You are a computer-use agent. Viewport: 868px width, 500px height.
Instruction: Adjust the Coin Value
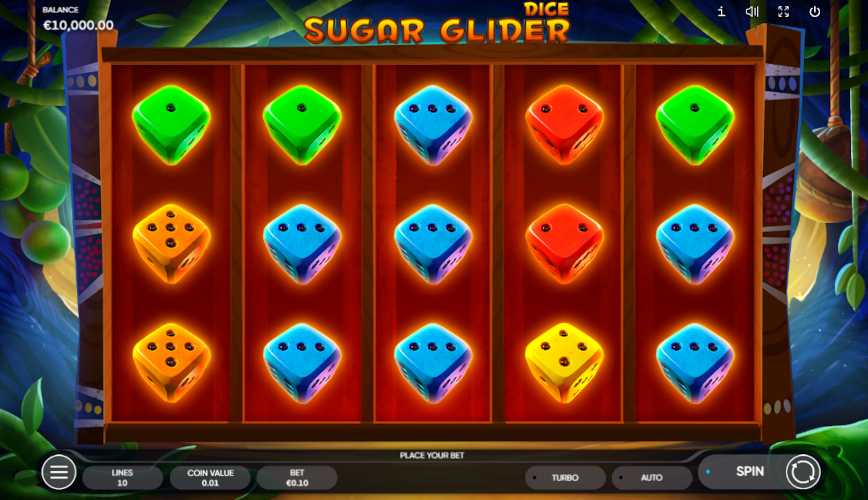(x=210, y=478)
